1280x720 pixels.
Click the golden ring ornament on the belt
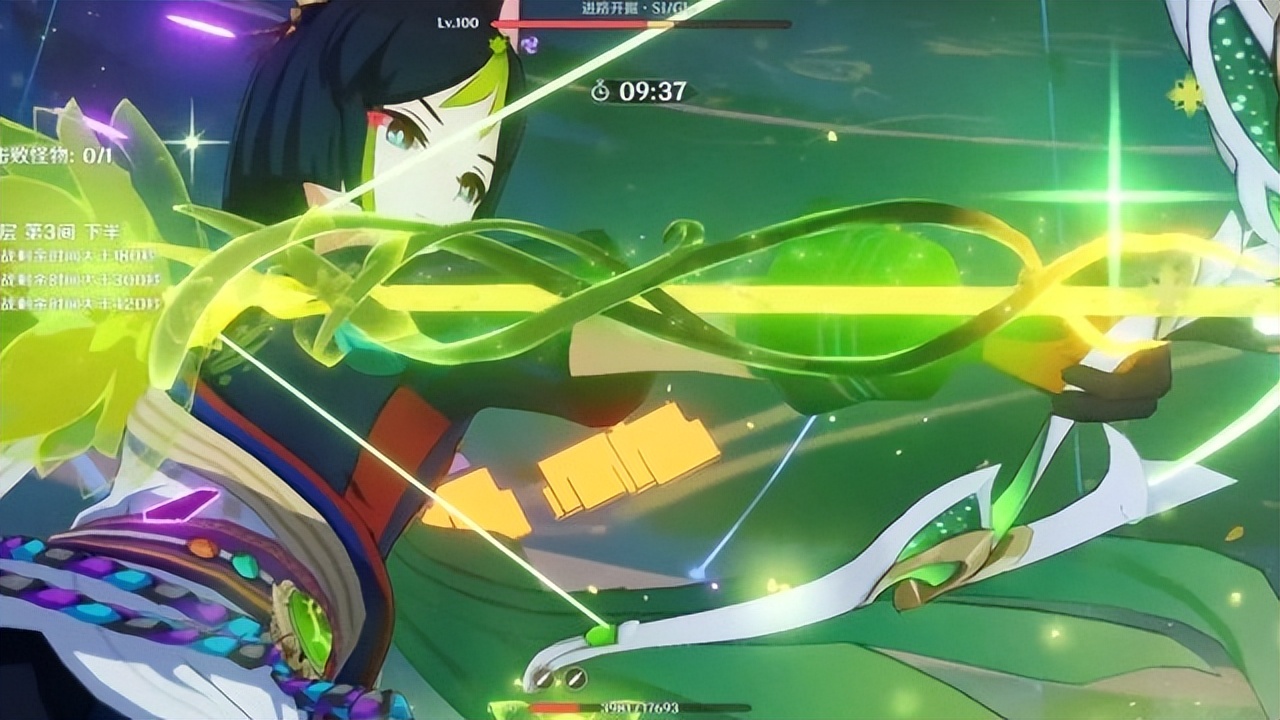coord(300,625)
